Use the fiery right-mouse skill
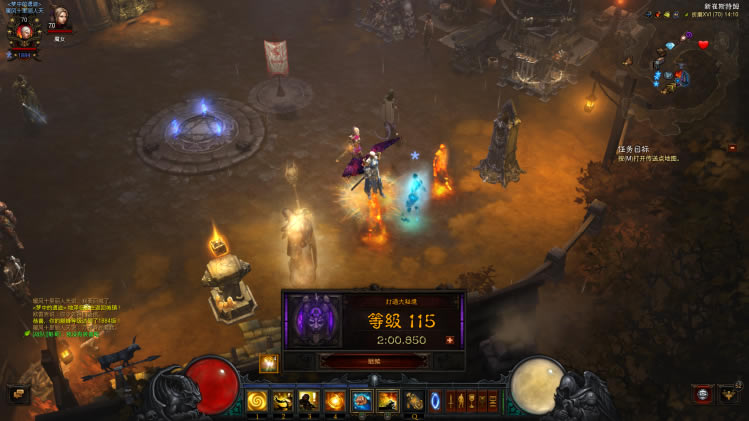Screen dimensions: 749x421 coord(387,401)
